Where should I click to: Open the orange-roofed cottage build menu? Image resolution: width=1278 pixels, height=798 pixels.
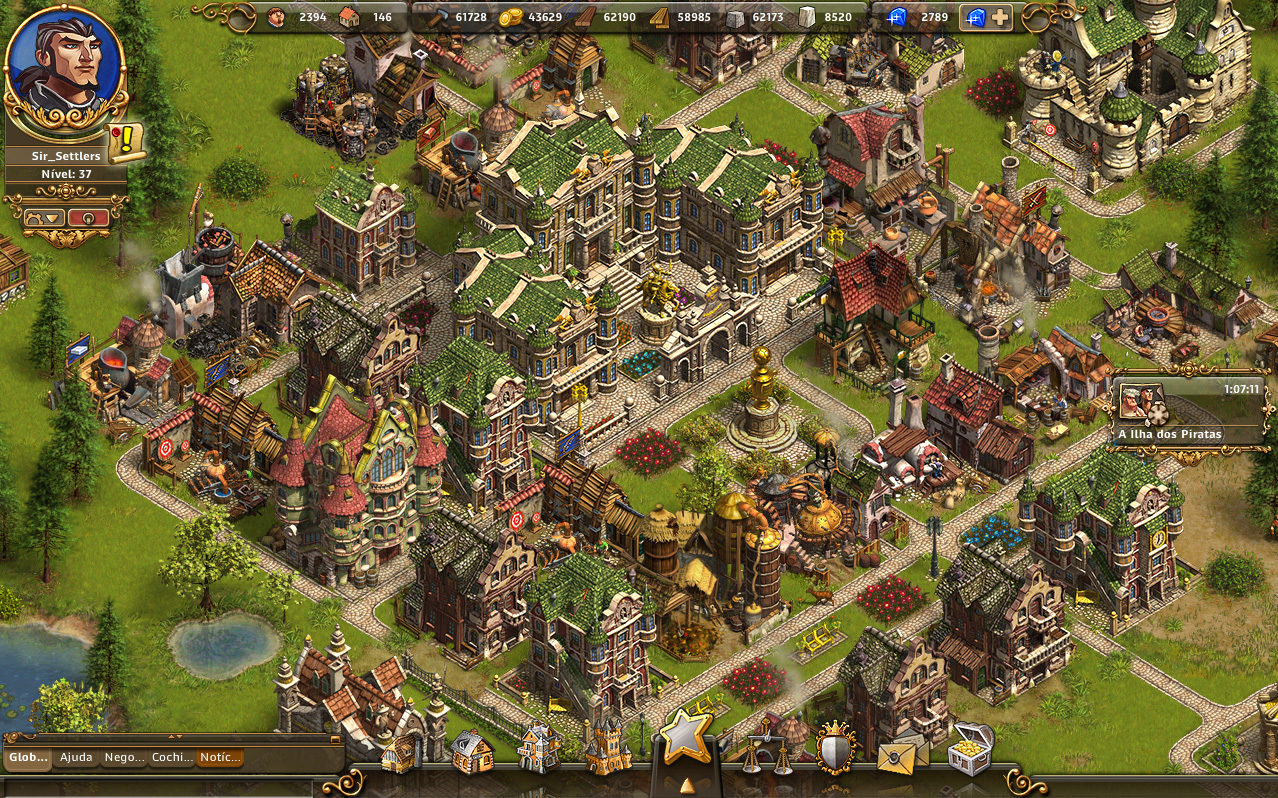pos(471,752)
